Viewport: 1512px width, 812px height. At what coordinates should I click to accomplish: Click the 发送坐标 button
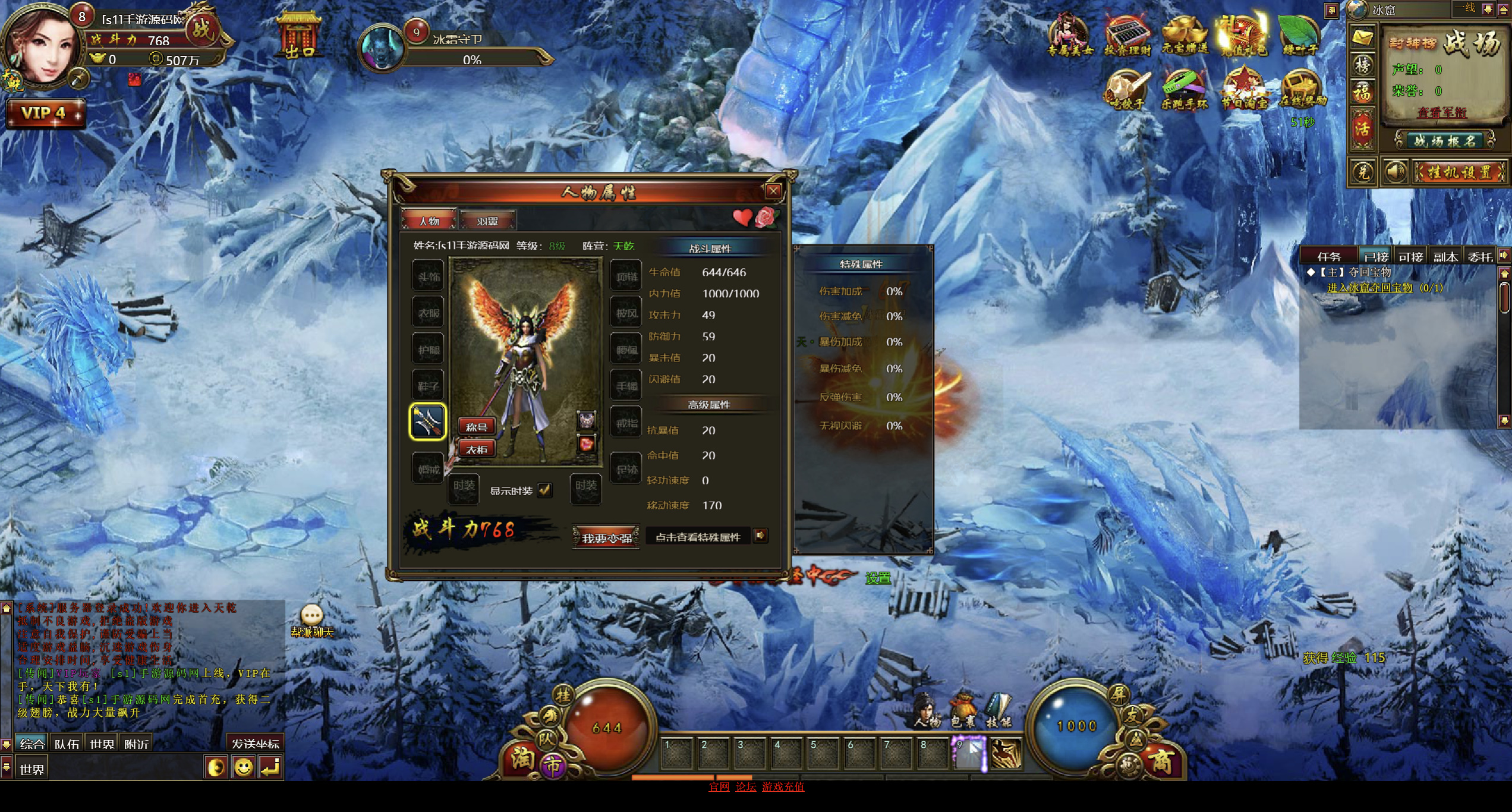click(255, 743)
